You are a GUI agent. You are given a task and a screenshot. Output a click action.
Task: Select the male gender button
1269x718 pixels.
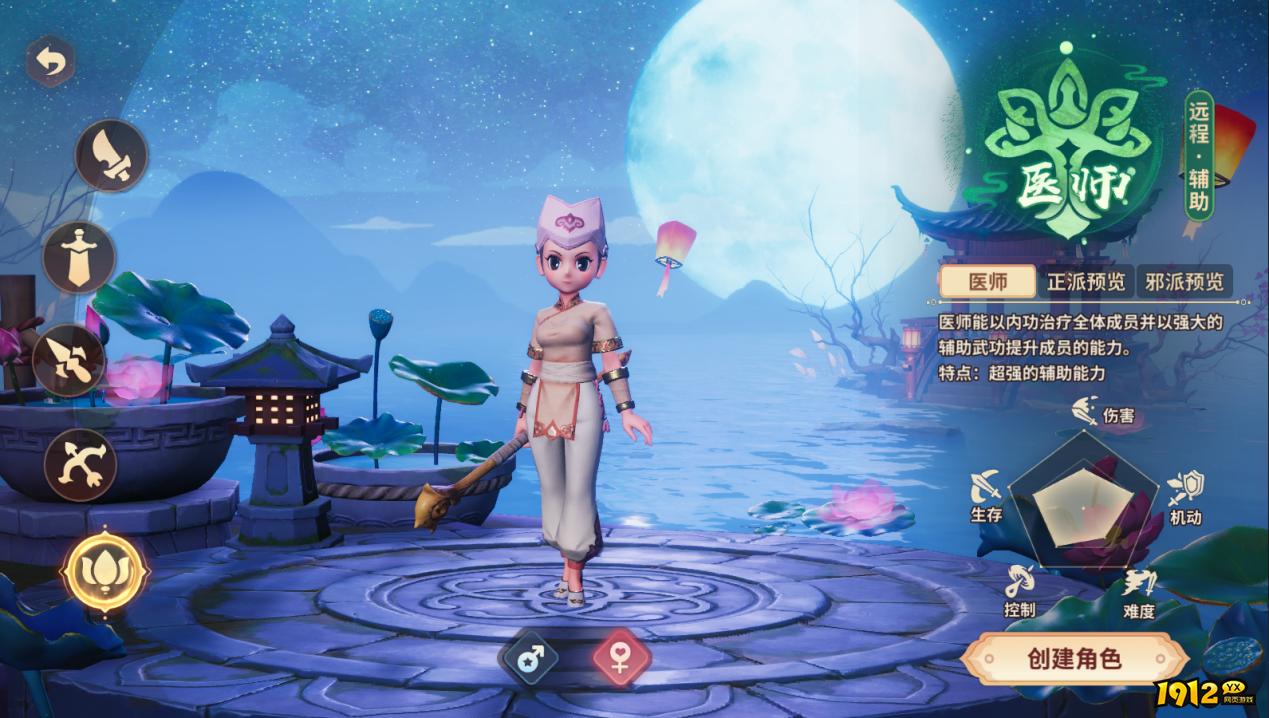pos(530,657)
